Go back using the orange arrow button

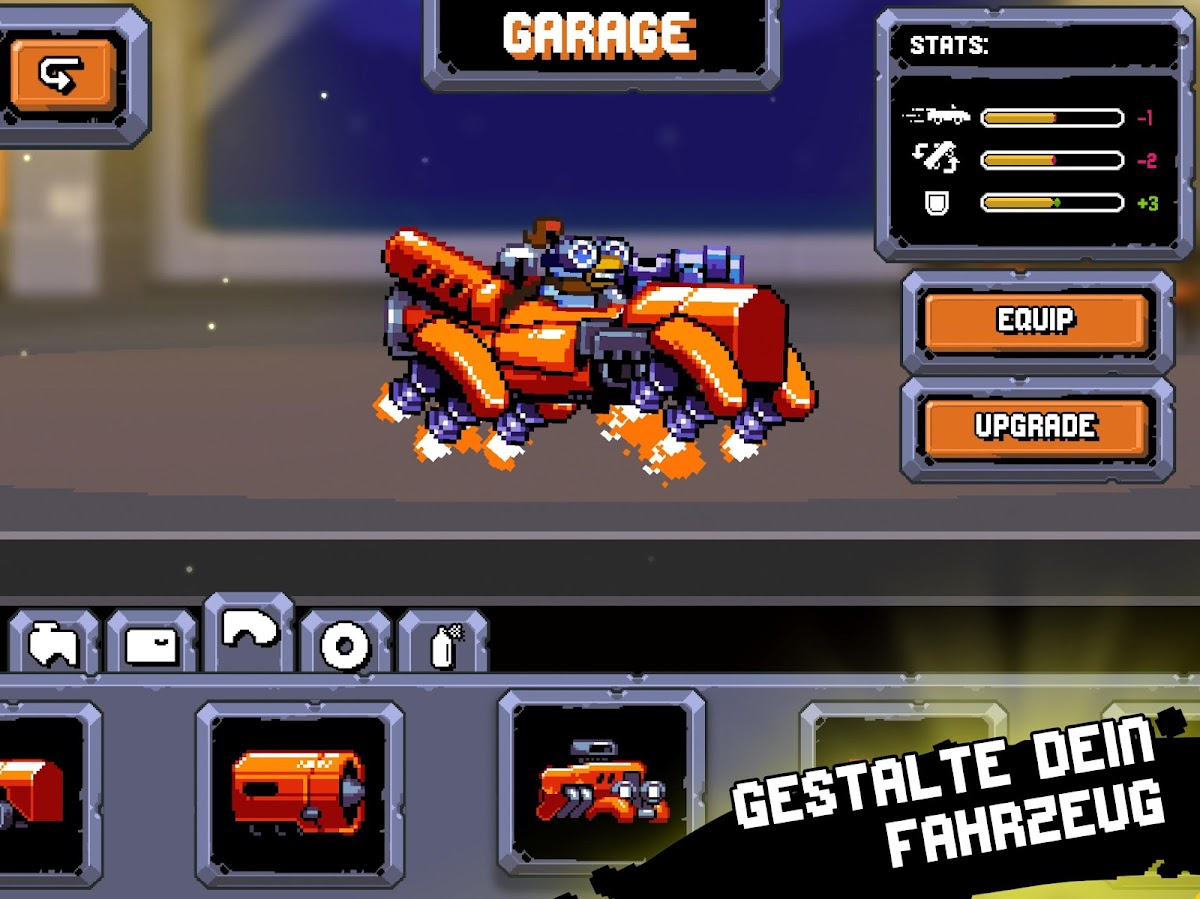pos(62,75)
